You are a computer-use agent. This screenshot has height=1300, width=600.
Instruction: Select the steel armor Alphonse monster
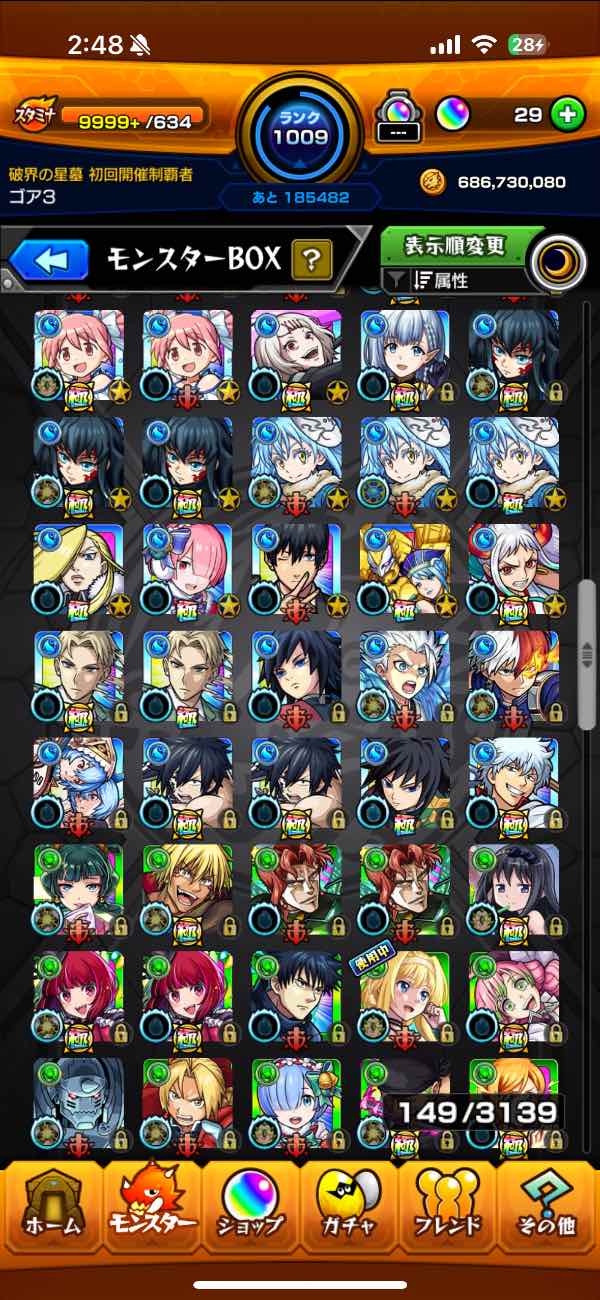point(79,1102)
